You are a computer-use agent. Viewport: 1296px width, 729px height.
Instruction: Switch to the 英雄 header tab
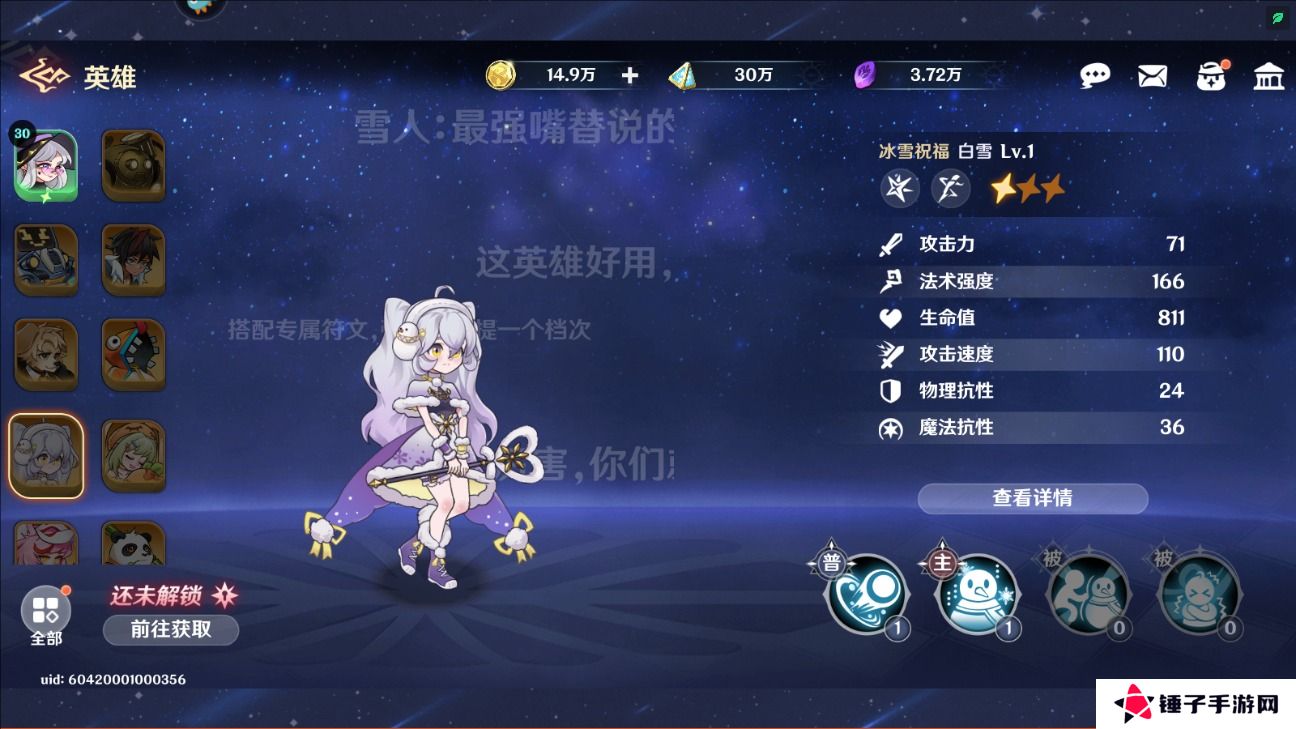(110, 77)
